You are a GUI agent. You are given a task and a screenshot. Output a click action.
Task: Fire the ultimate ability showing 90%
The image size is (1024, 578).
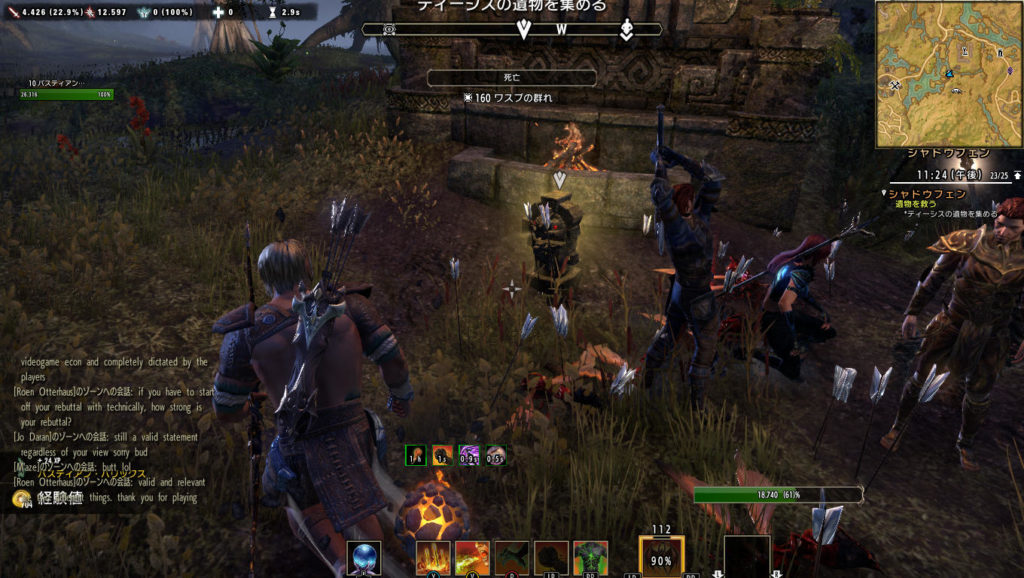point(661,558)
